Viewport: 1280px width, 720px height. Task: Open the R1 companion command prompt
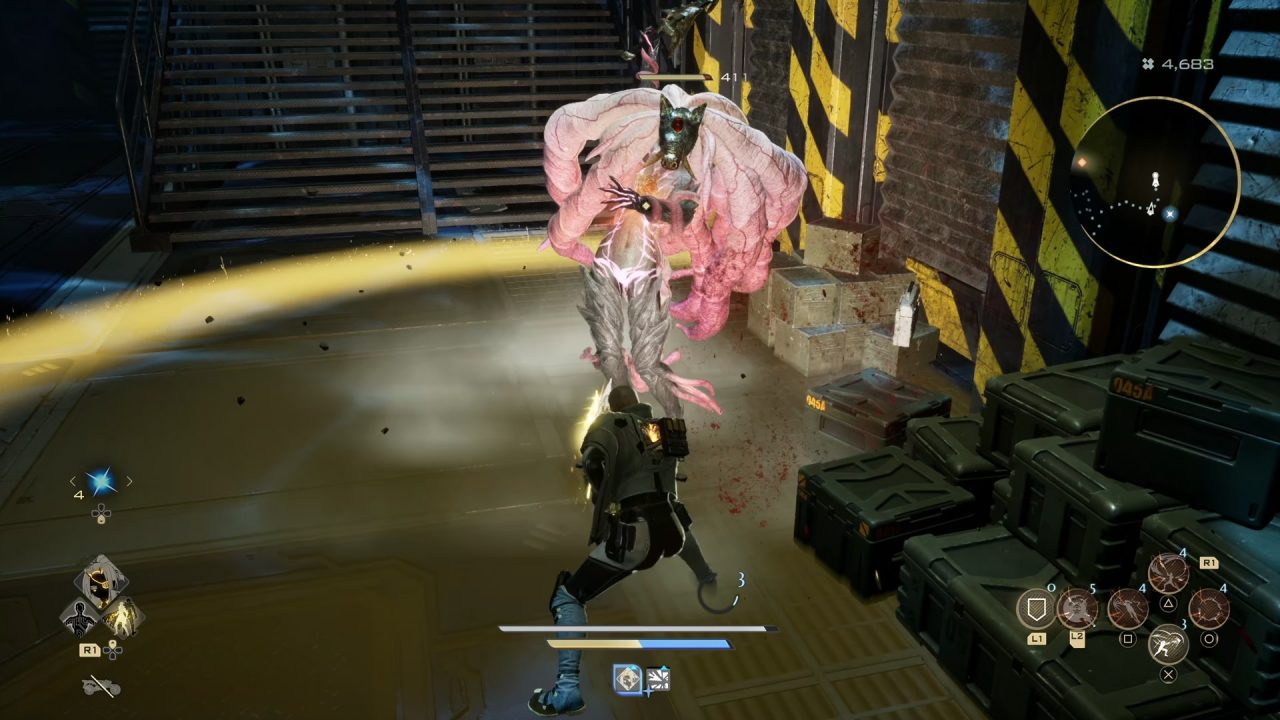(x=90, y=650)
